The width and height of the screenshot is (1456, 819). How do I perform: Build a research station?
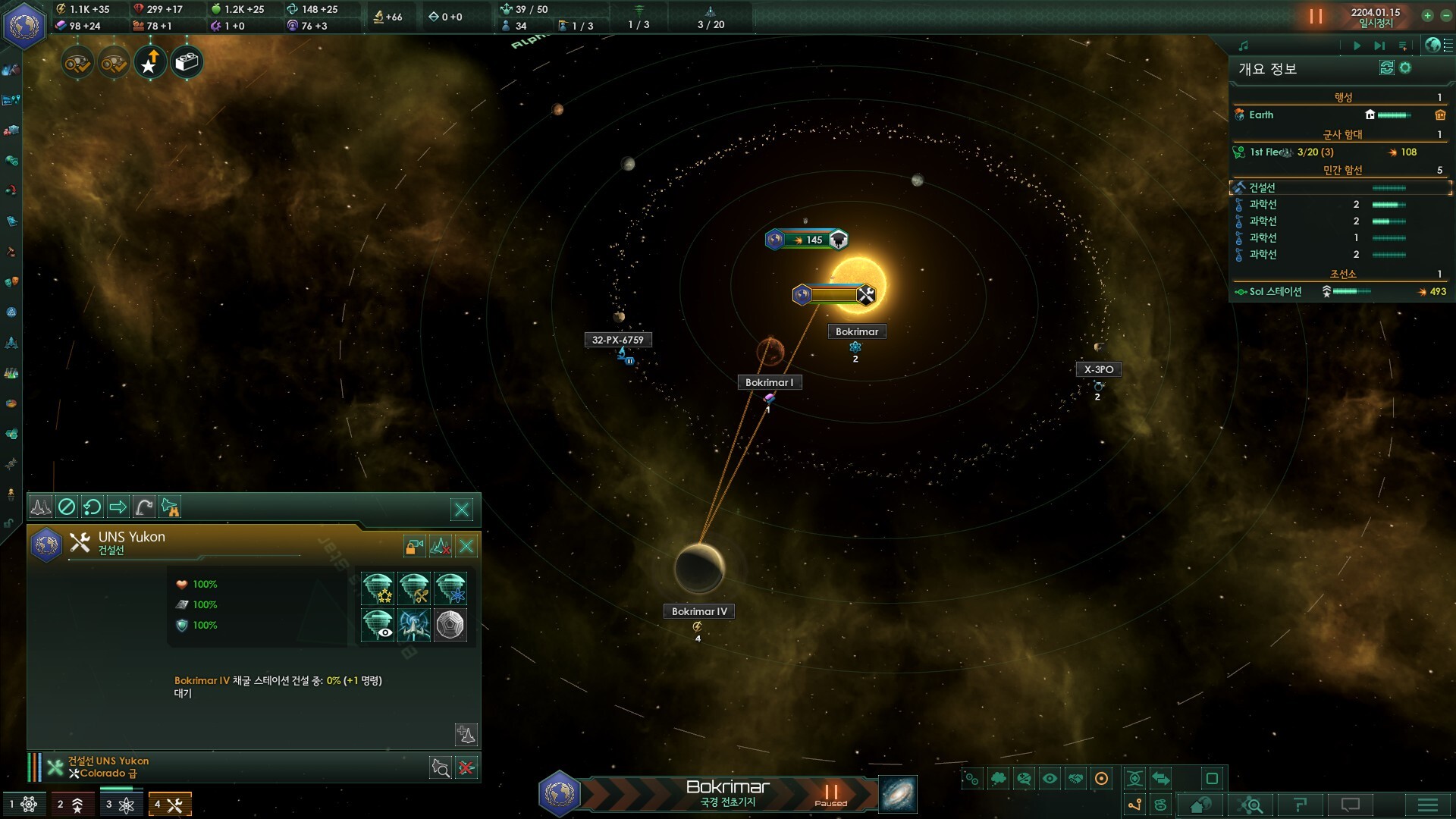pos(450,588)
